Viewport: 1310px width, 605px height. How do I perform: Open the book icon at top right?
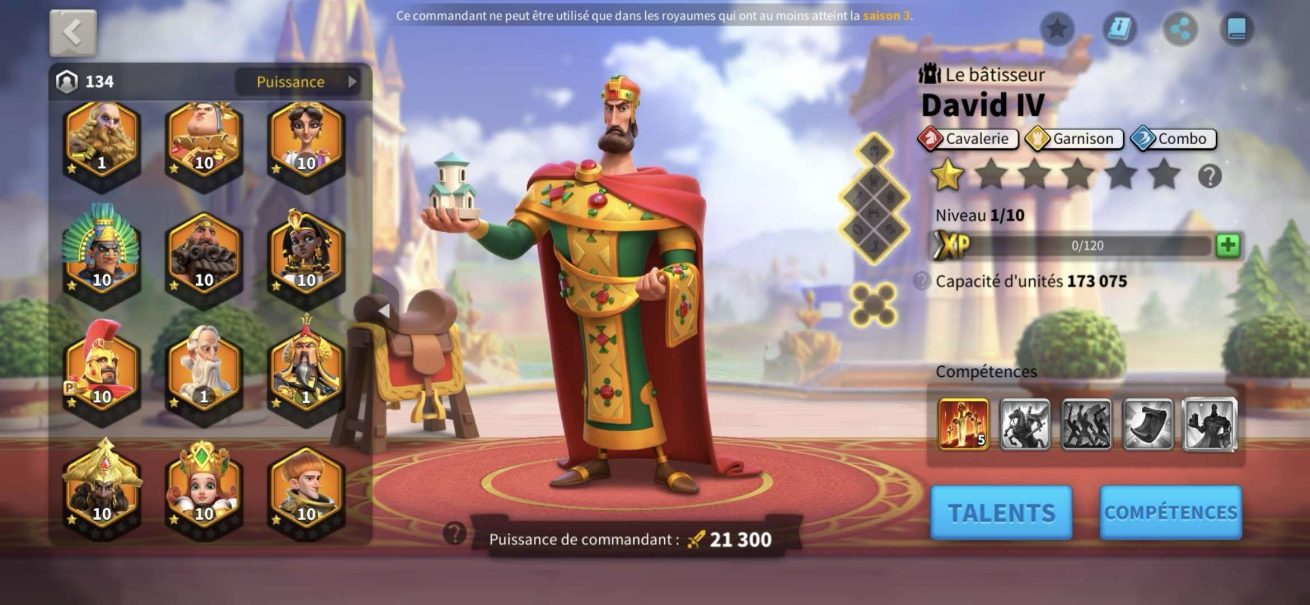coord(1238,28)
